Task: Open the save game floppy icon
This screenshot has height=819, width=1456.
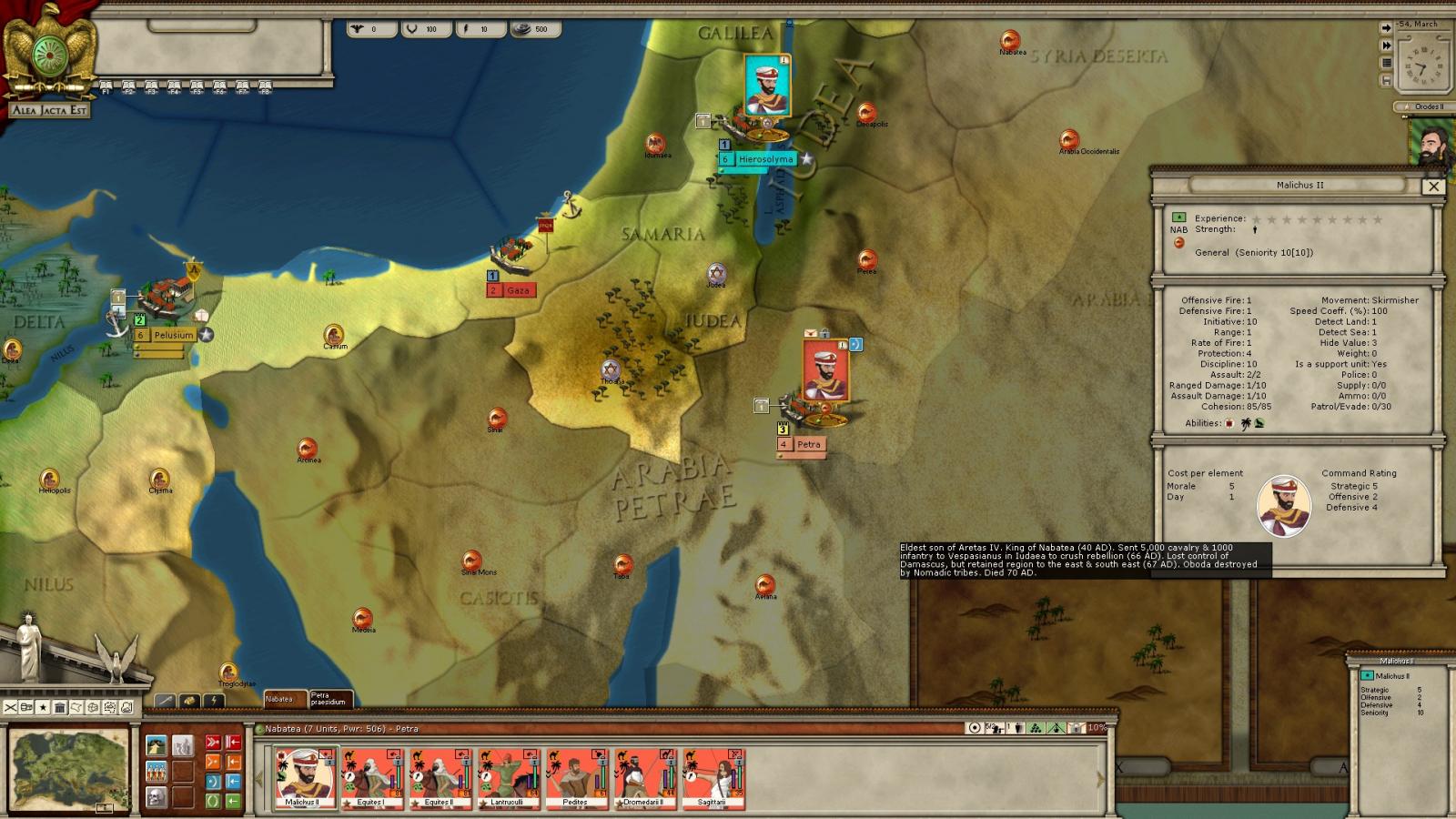Action: click(x=1386, y=80)
